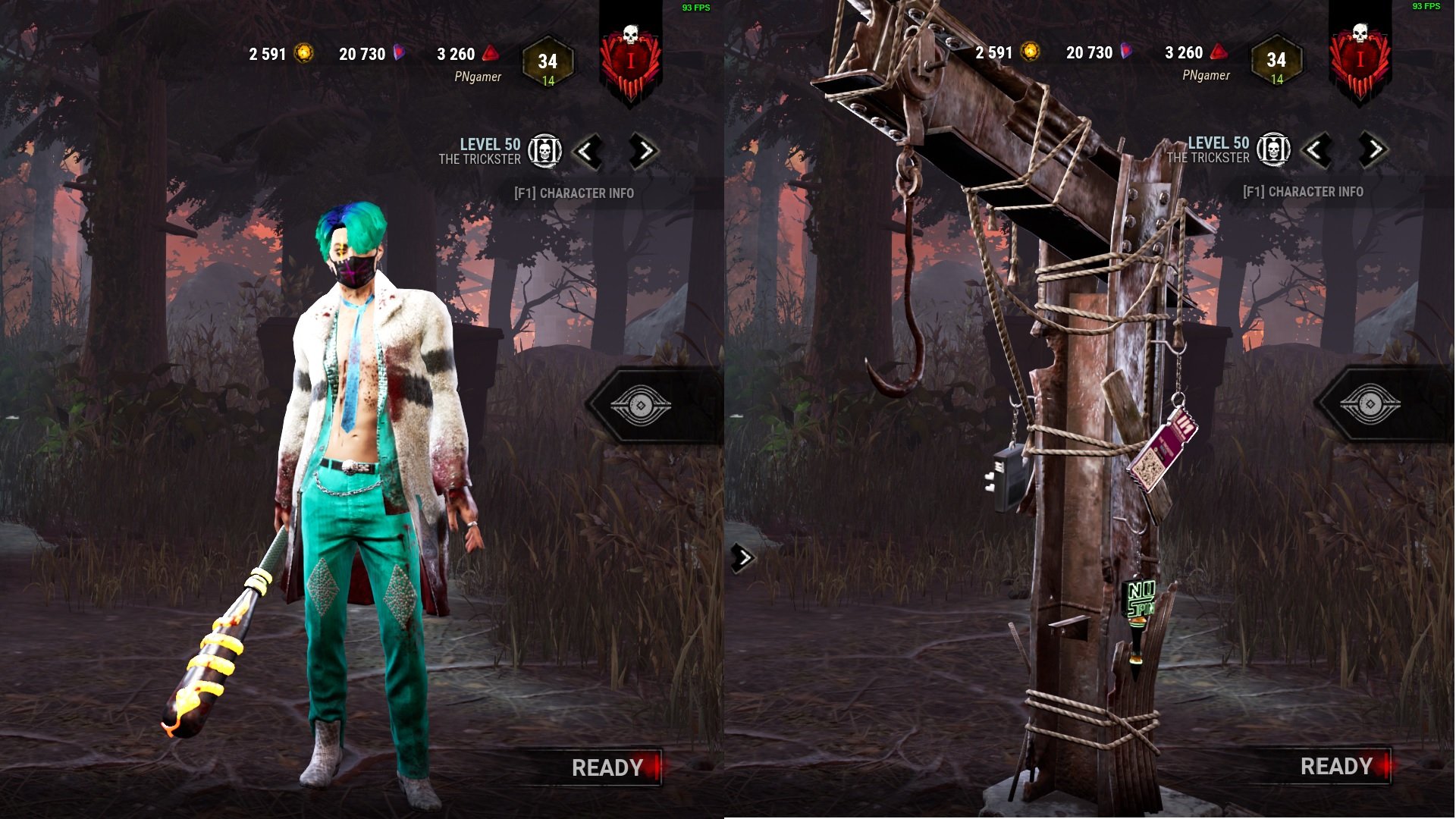This screenshot has width=1456, height=819.
Task: Open the Rift eye emblem on character screen
Action: tap(642, 406)
